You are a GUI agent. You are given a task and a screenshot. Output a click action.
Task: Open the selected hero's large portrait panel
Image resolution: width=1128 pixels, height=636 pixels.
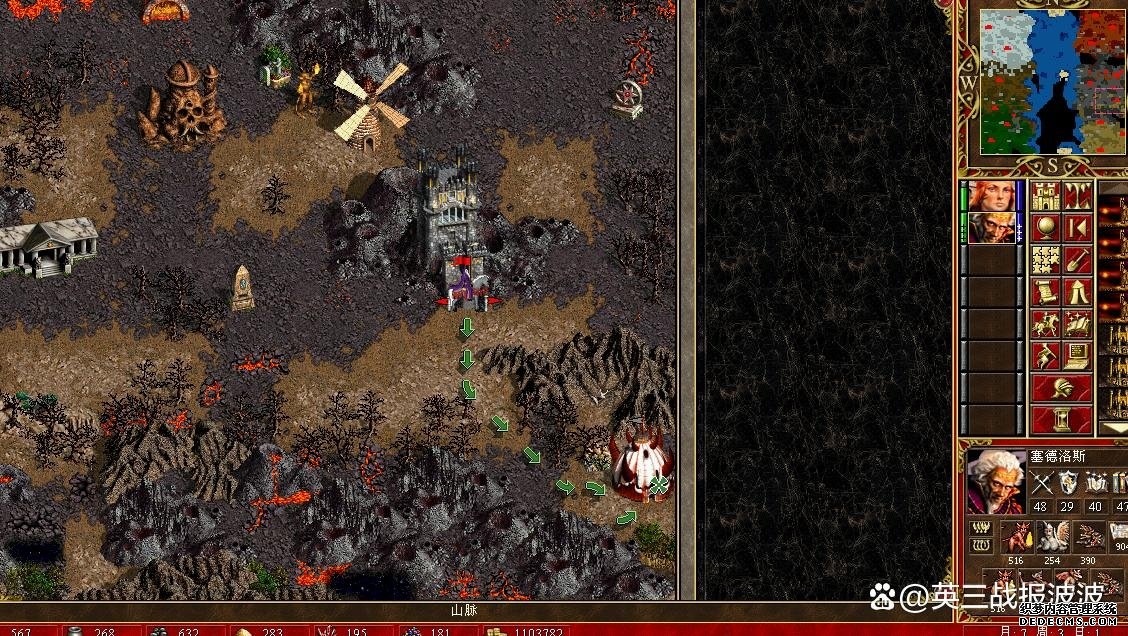[996, 482]
